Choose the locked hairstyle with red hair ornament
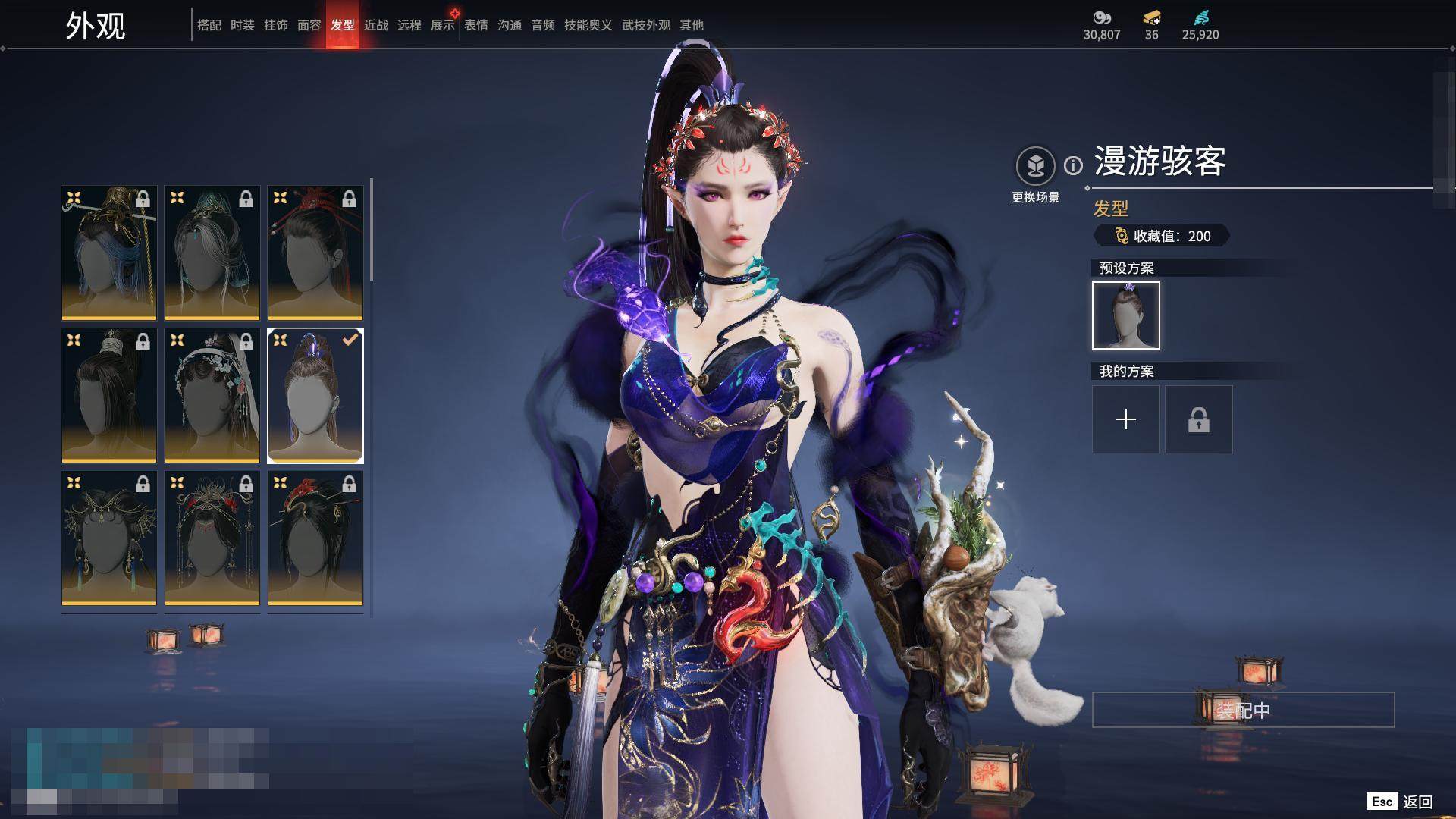Image resolution: width=1456 pixels, height=819 pixels. (x=315, y=253)
